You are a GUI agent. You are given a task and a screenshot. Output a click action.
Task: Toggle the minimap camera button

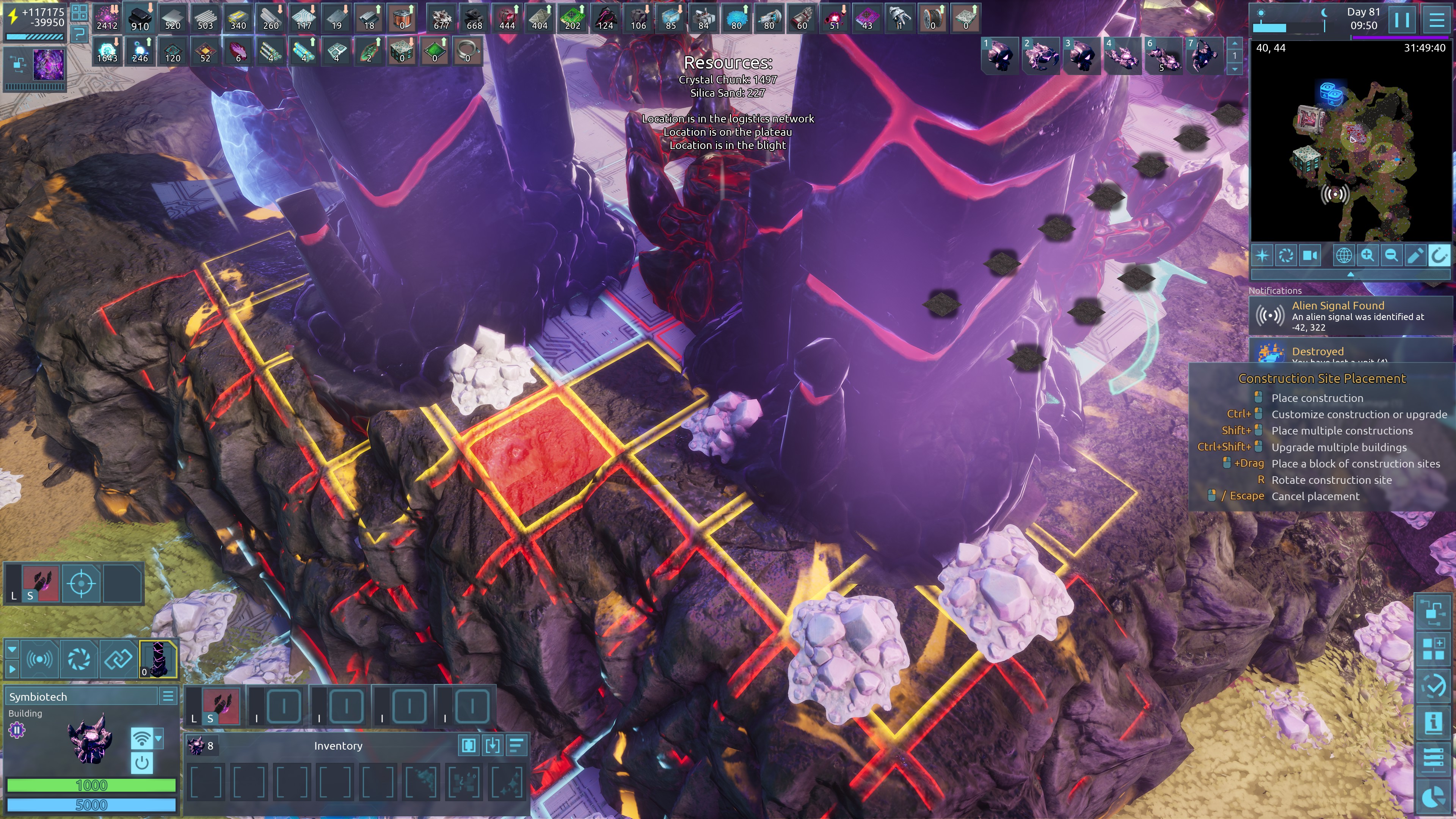[x=1310, y=256]
